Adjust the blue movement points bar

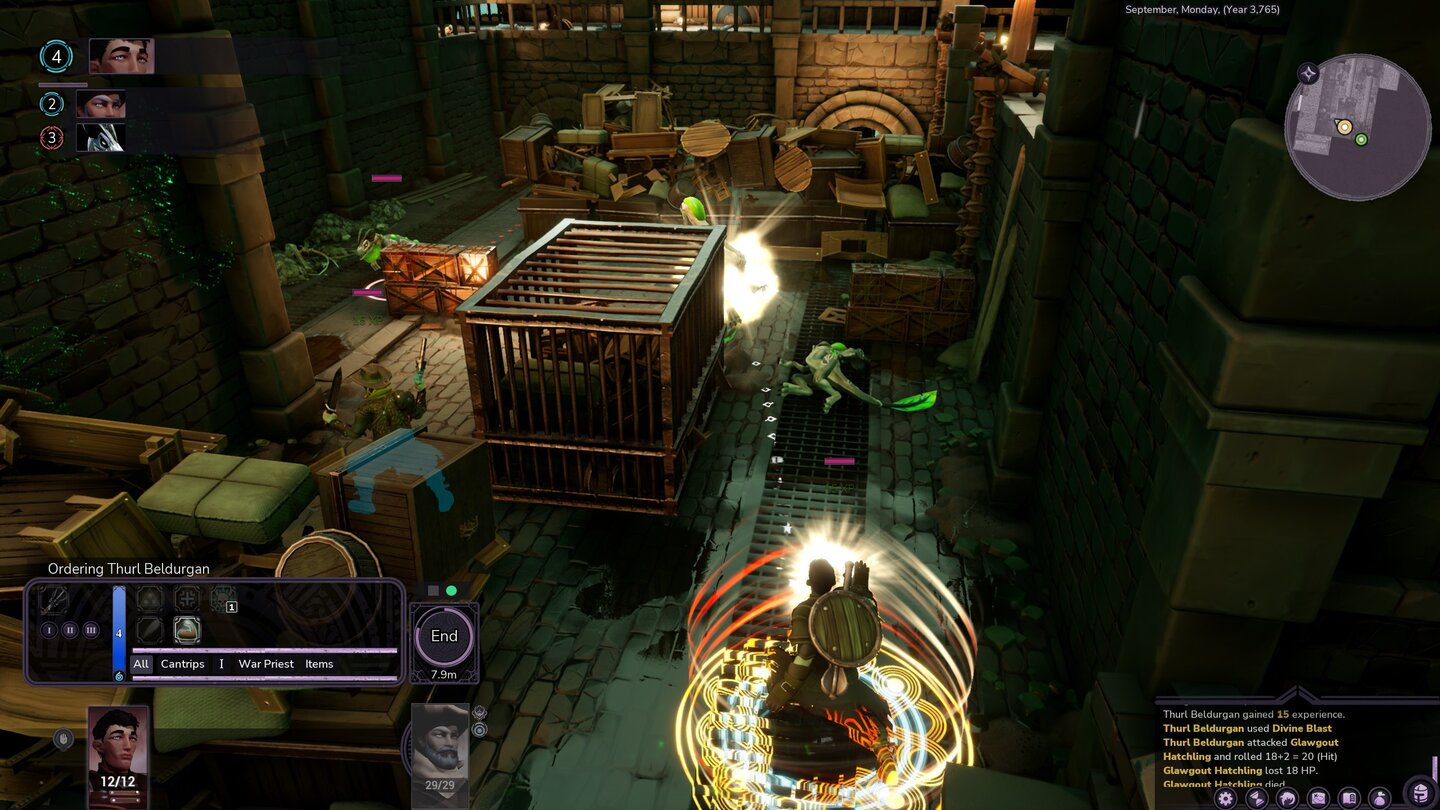tap(118, 632)
